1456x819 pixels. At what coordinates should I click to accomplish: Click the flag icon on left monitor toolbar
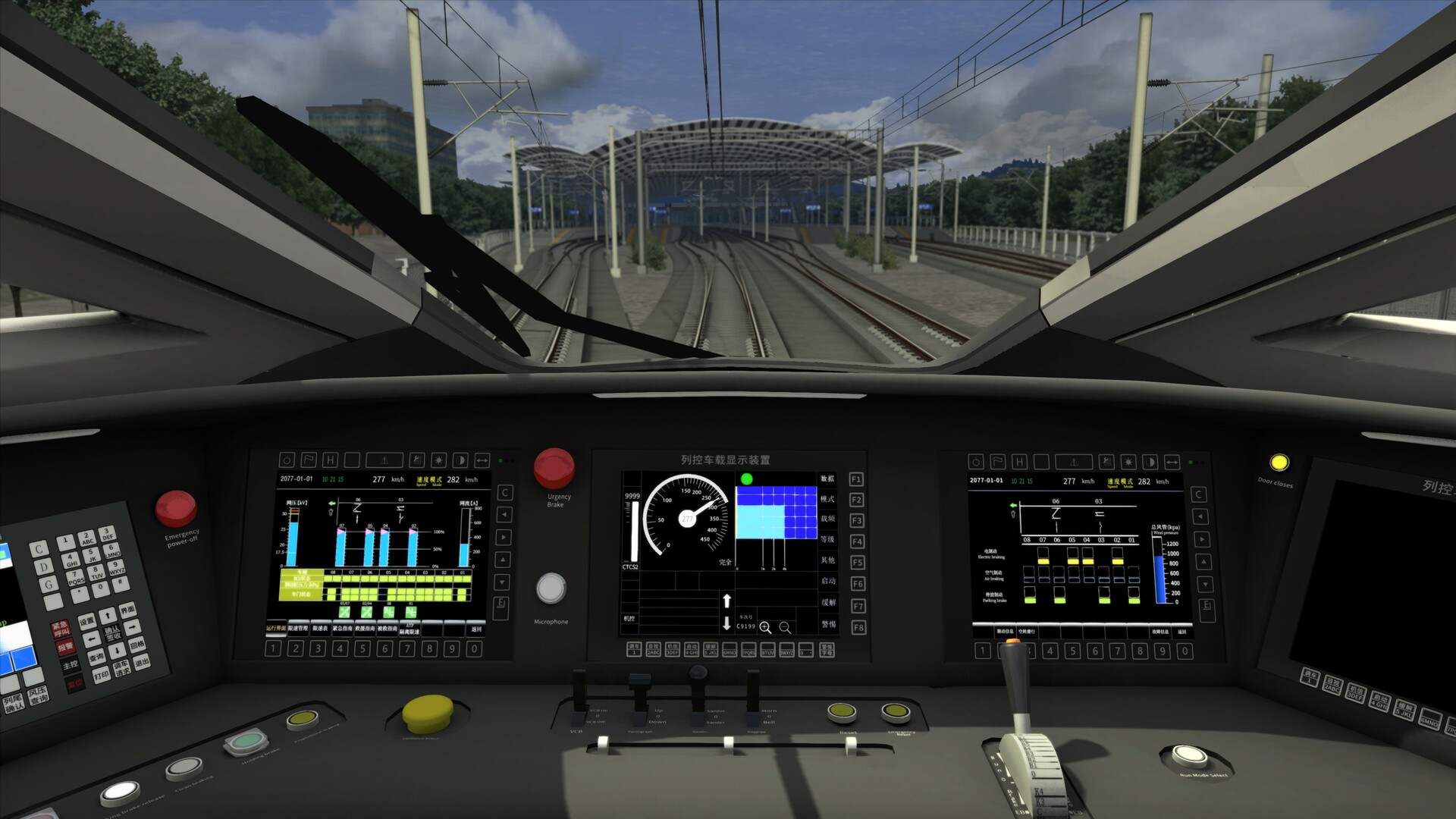pos(308,460)
